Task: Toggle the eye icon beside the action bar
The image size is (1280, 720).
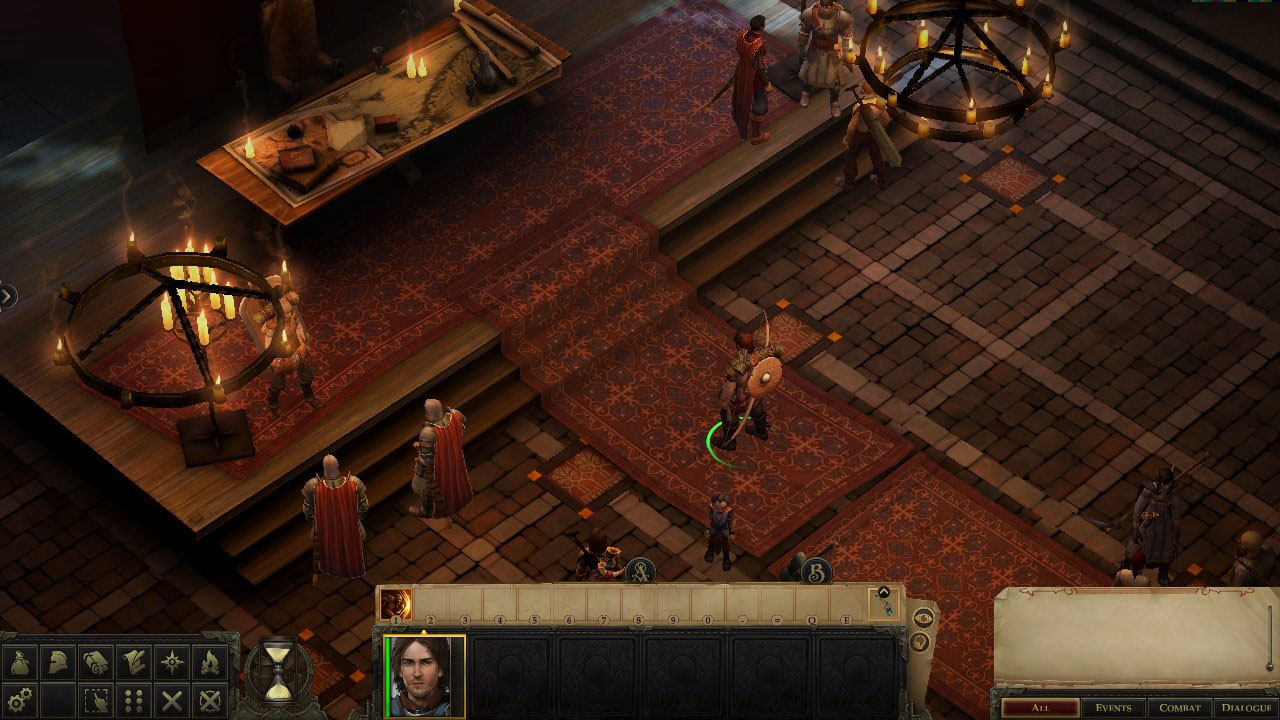Action: point(921,617)
